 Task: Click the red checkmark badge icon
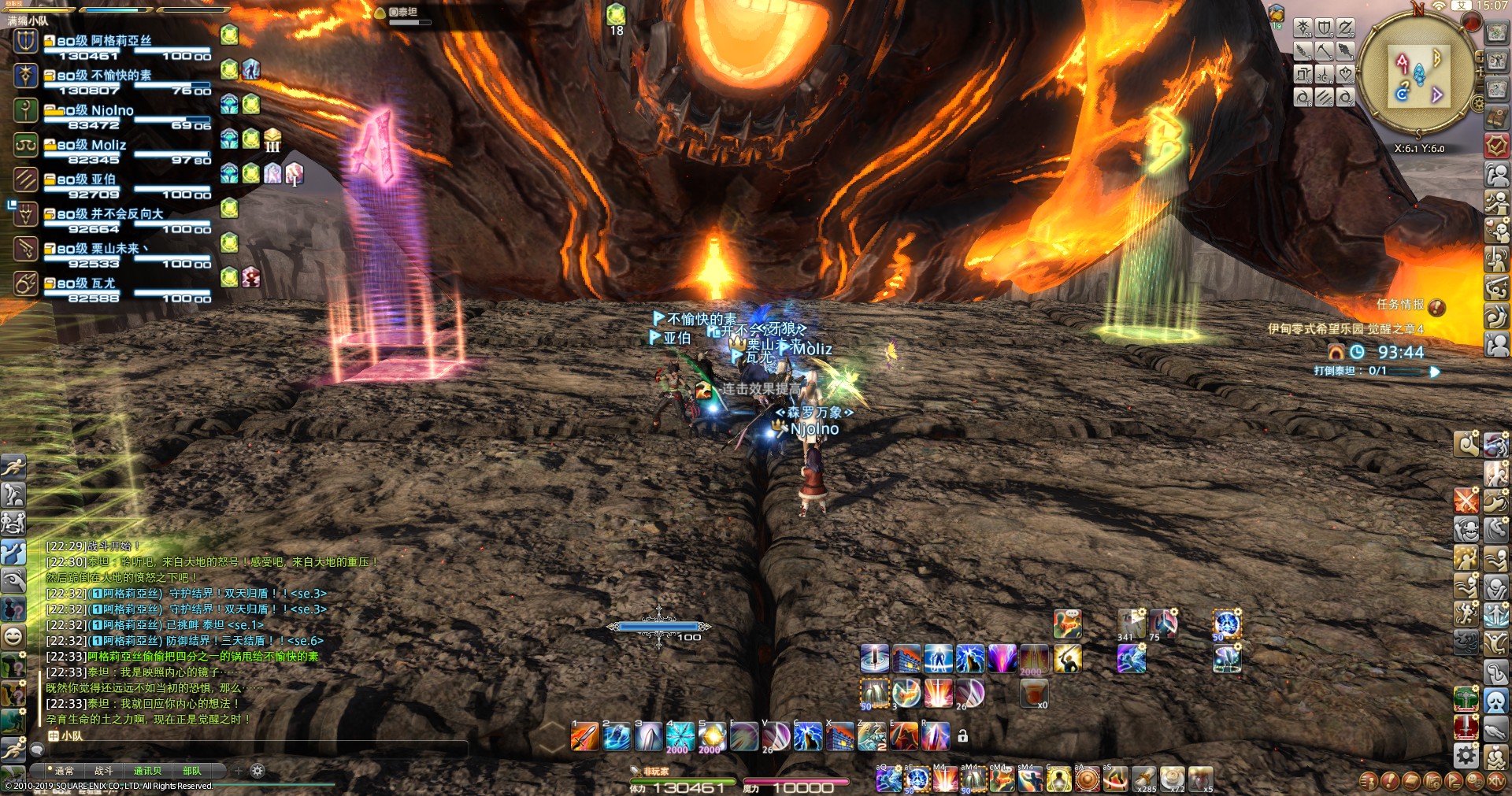pos(1496,145)
